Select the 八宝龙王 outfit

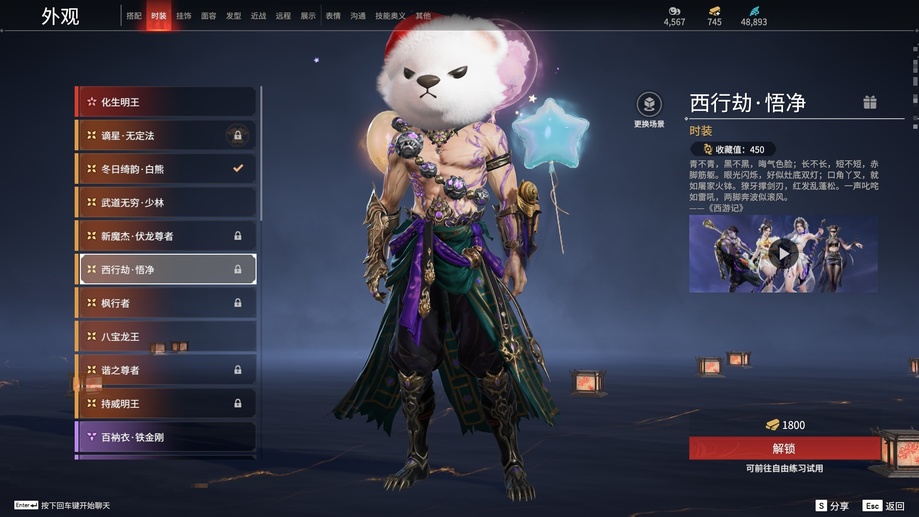point(166,337)
